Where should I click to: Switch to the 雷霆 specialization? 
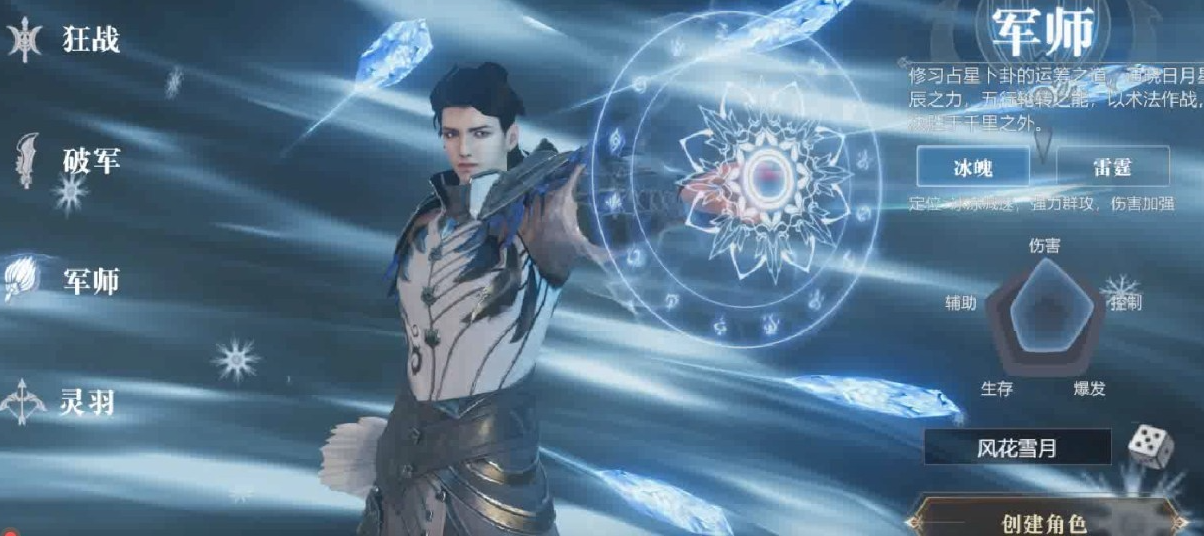[x=1112, y=167]
